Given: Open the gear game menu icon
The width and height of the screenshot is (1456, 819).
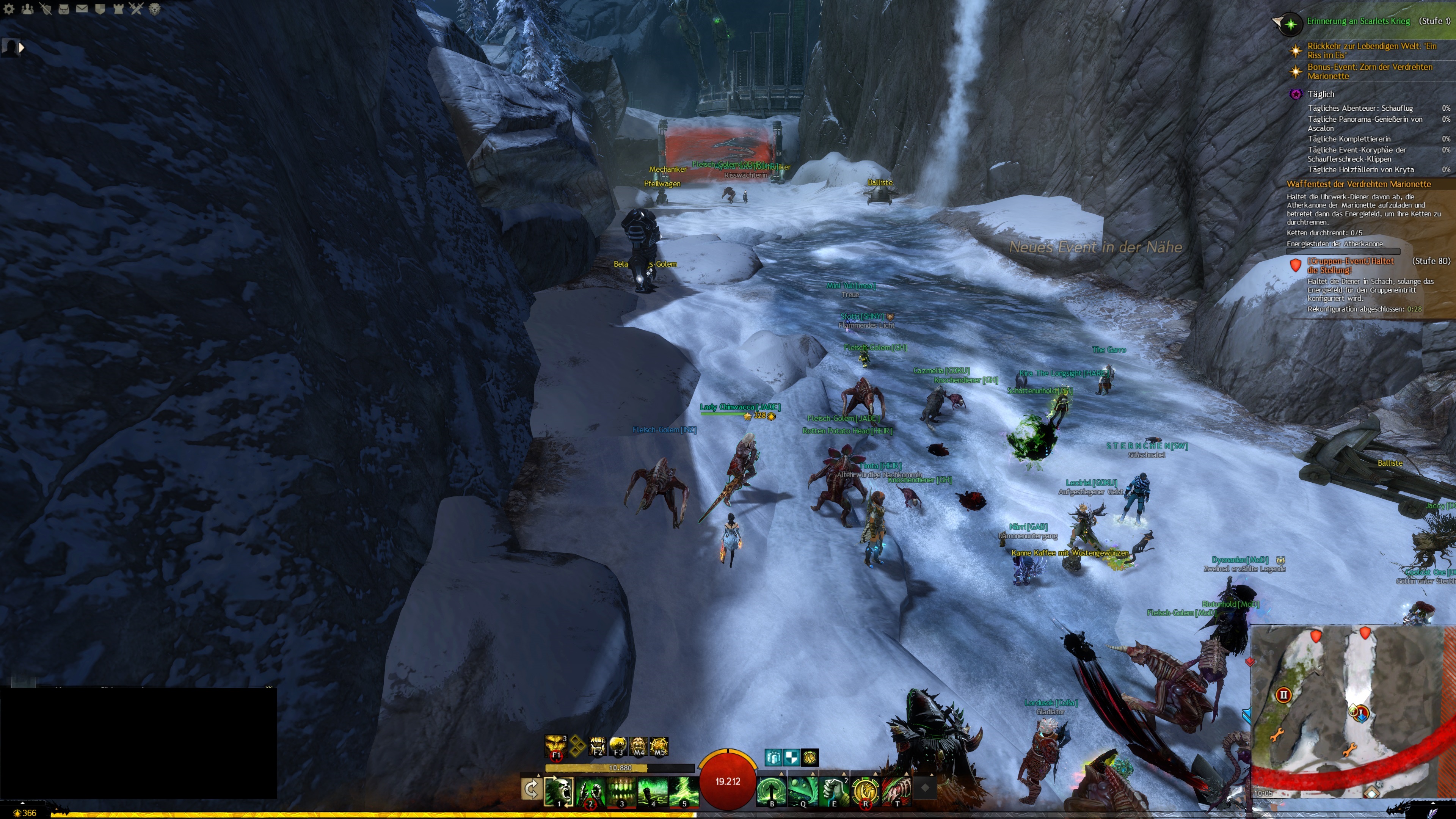Looking at the screenshot, I should tap(9, 8).
